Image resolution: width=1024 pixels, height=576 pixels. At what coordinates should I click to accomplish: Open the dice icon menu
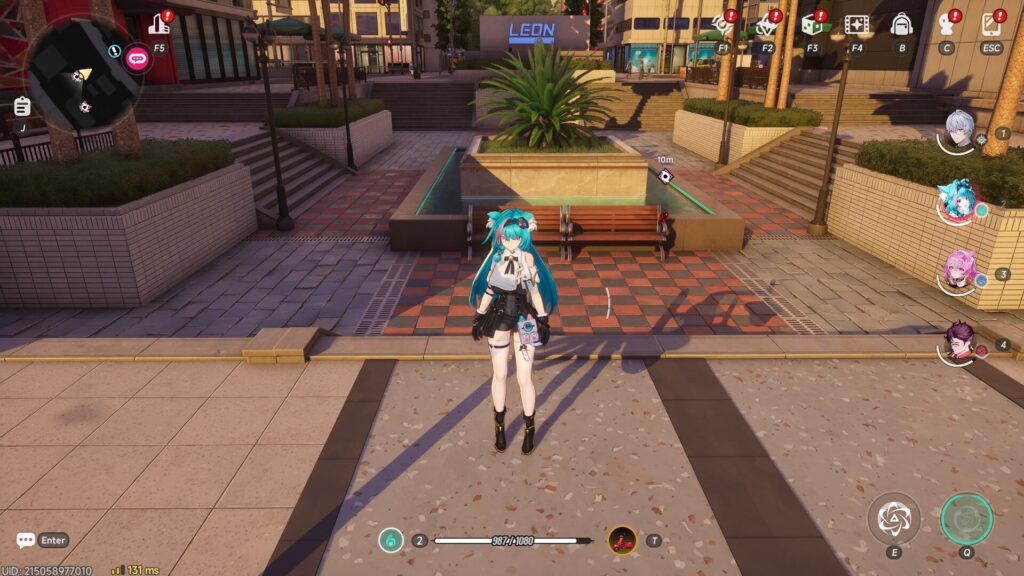point(811,24)
